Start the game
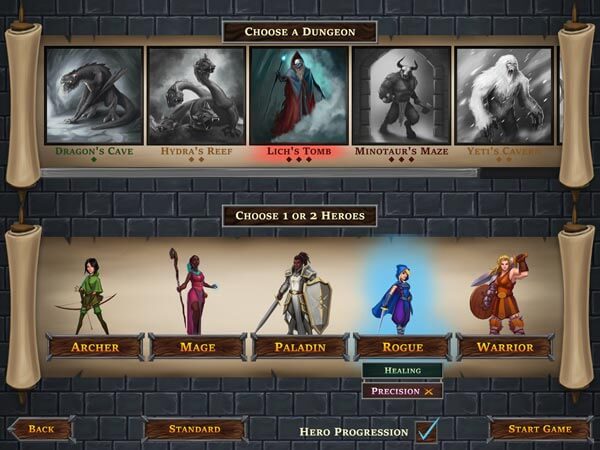 coord(537,429)
